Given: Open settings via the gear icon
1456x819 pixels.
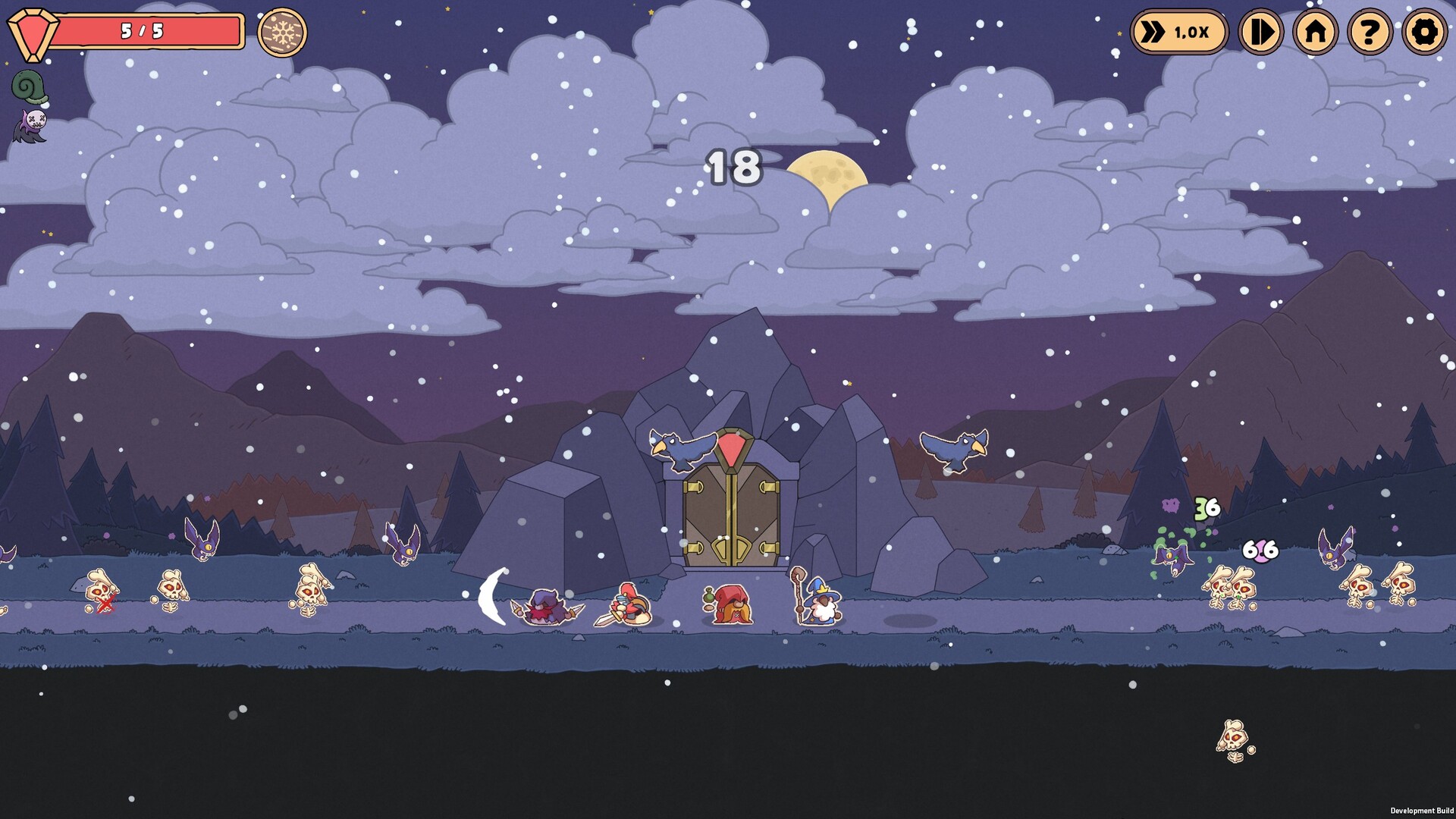Looking at the screenshot, I should point(1426,32).
